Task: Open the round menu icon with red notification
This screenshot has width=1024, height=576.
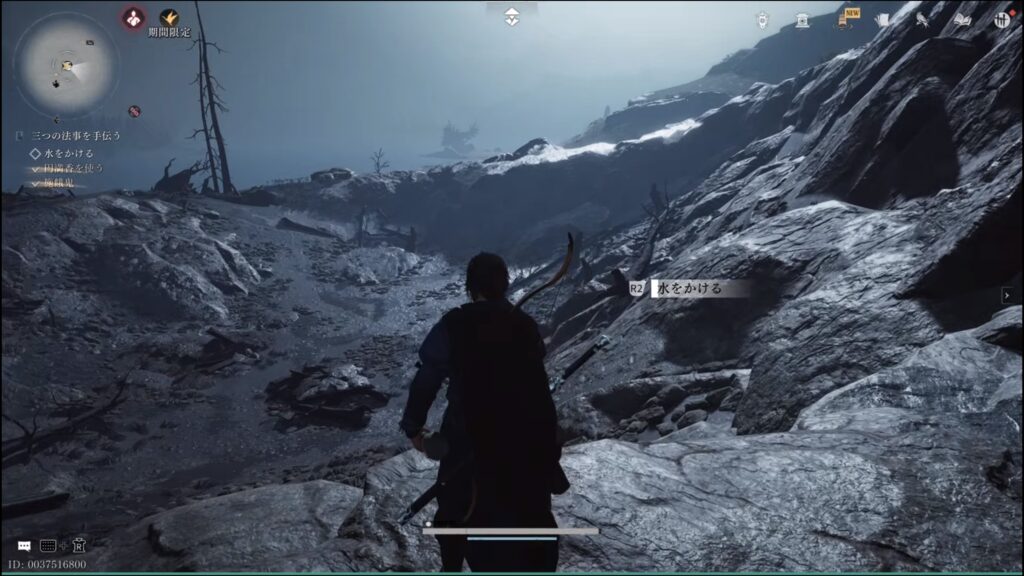Action: coord(1001,19)
